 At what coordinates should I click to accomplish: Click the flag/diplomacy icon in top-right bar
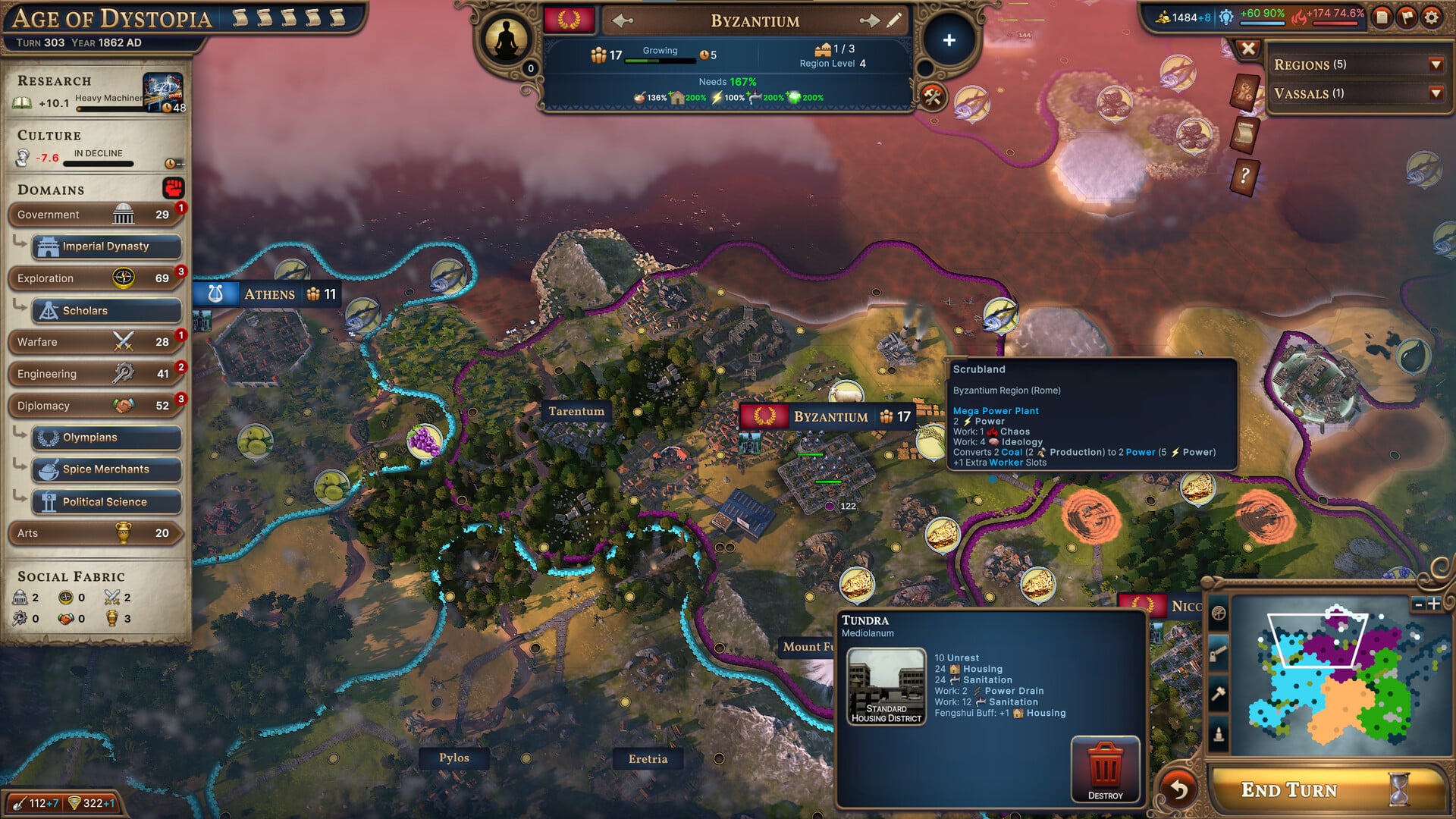[1407, 18]
